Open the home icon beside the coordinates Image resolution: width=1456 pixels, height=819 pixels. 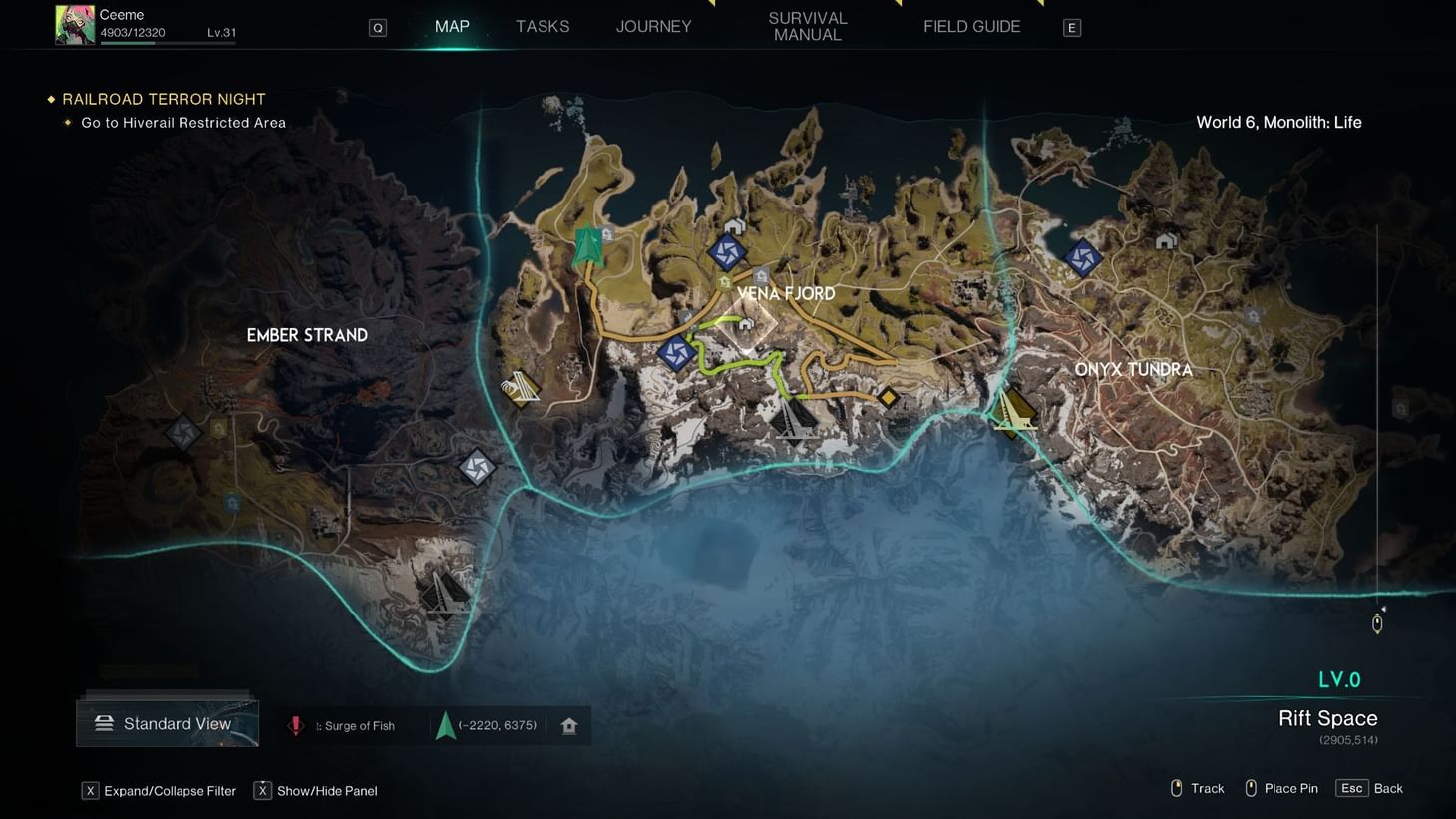click(568, 725)
